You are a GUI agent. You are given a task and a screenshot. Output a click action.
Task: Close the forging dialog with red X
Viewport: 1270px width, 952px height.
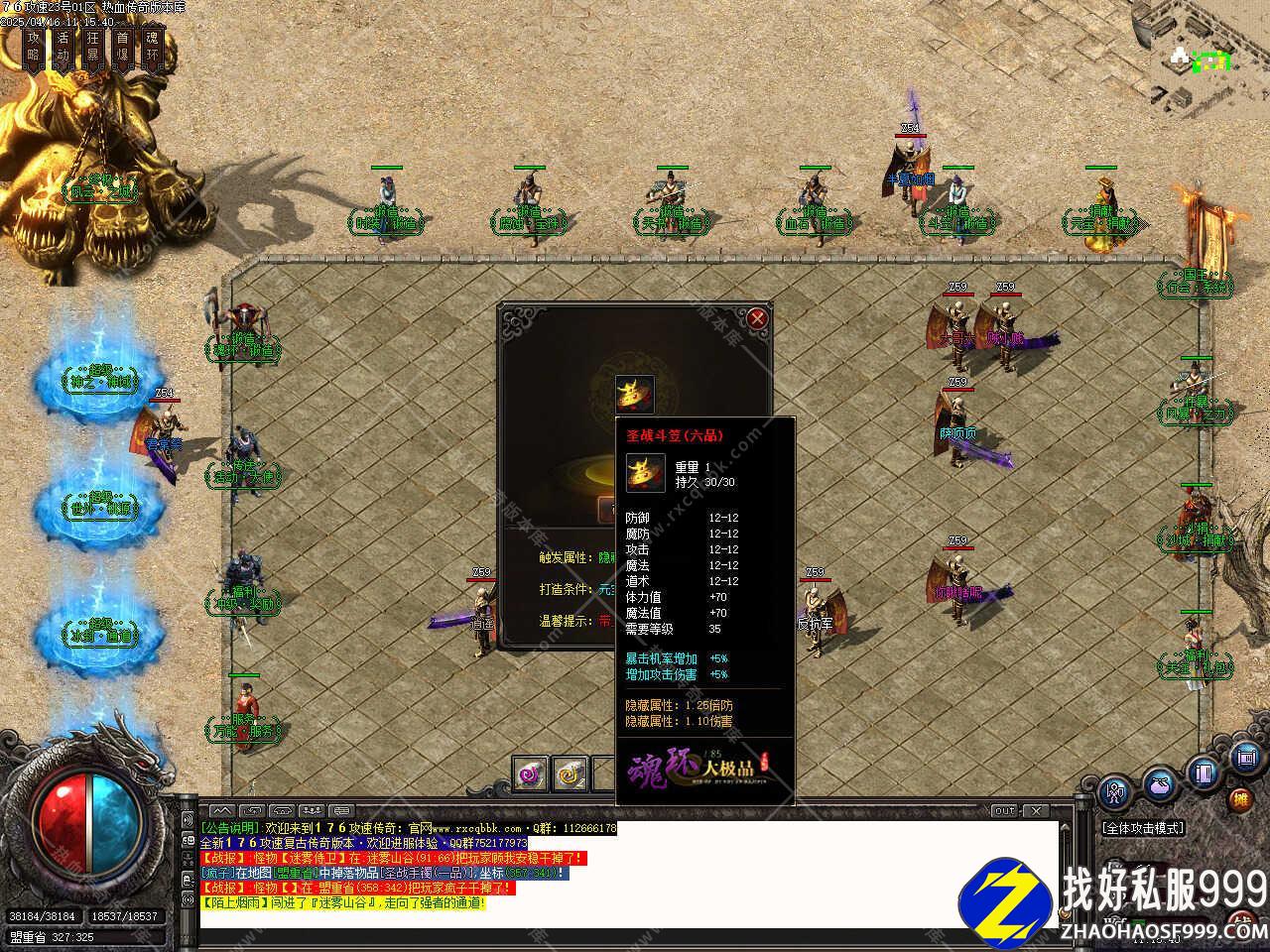point(757,318)
